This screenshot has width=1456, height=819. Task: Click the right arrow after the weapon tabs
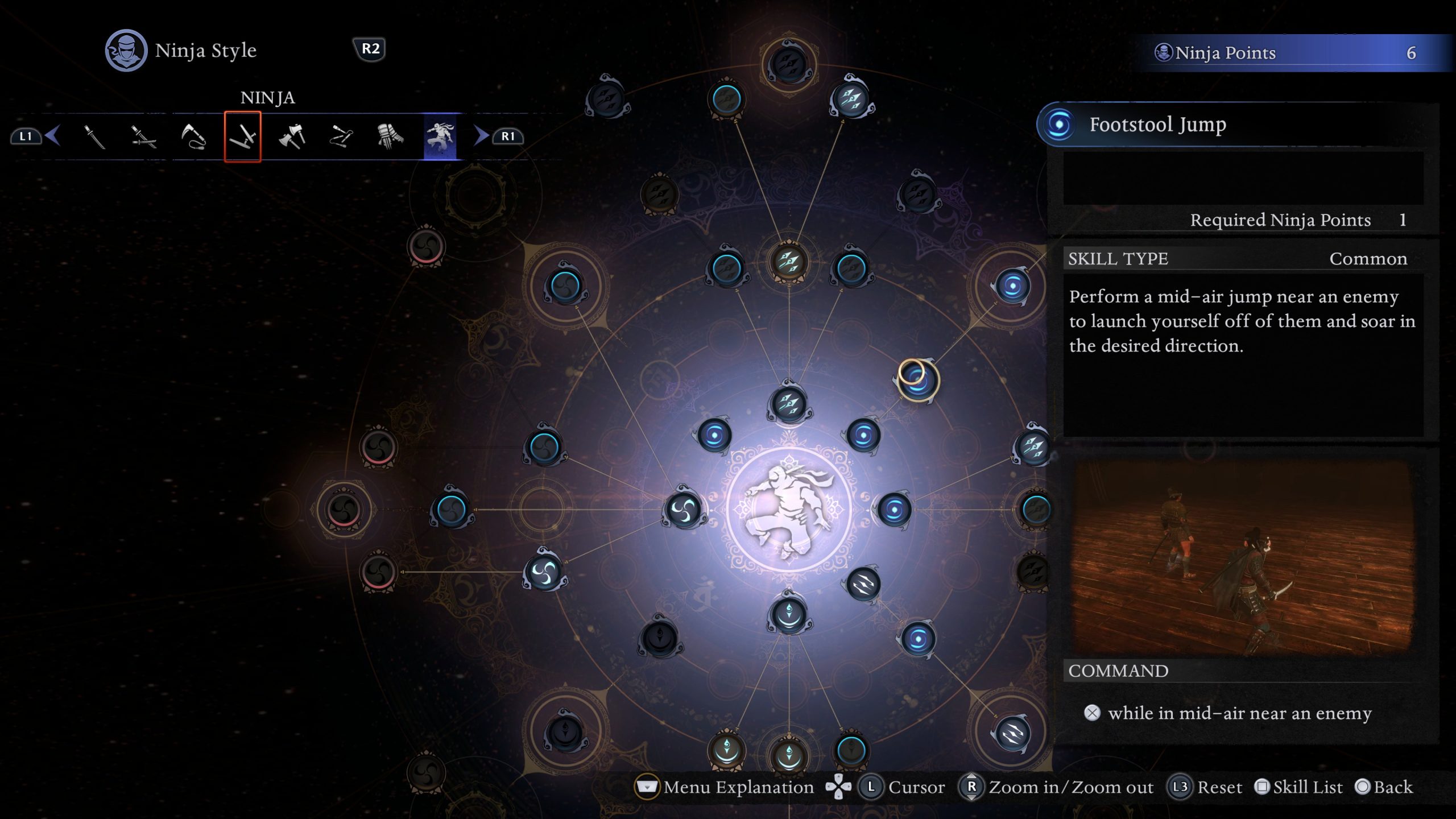coord(481,136)
